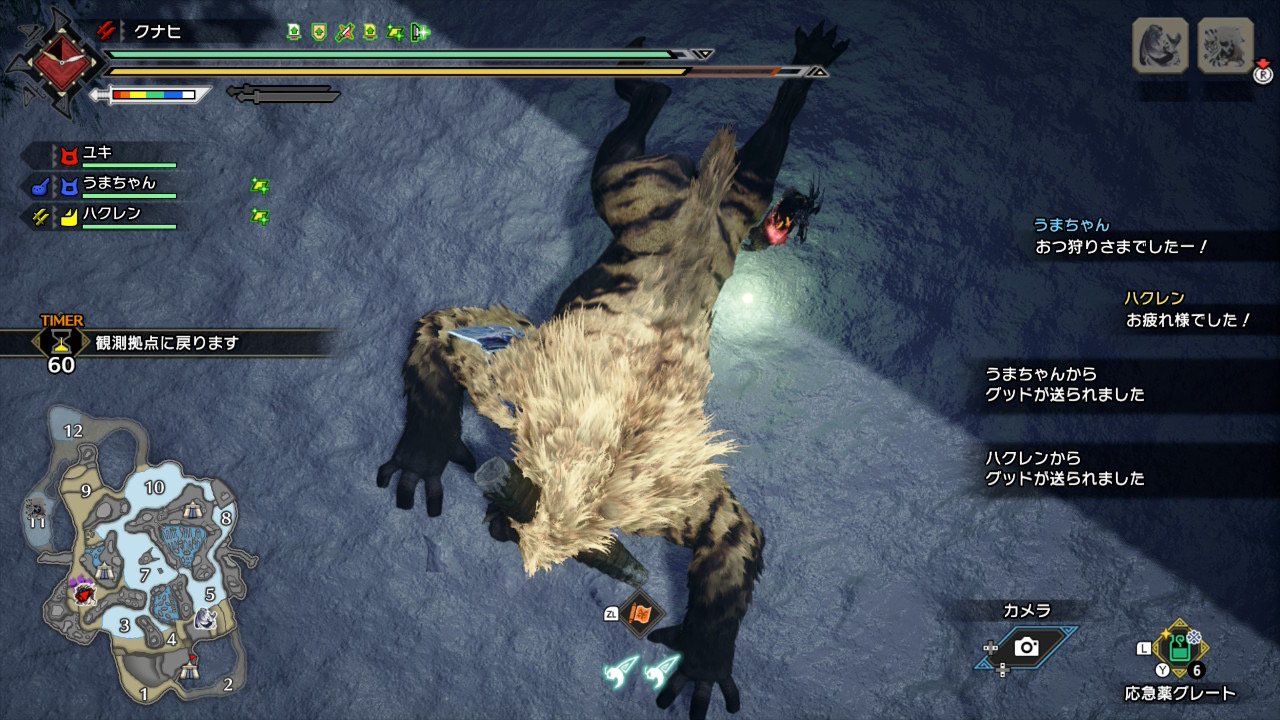The image size is (1280, 720).
Task: Click the crossed-sword attack buff icon
Action: click(344, 33)
